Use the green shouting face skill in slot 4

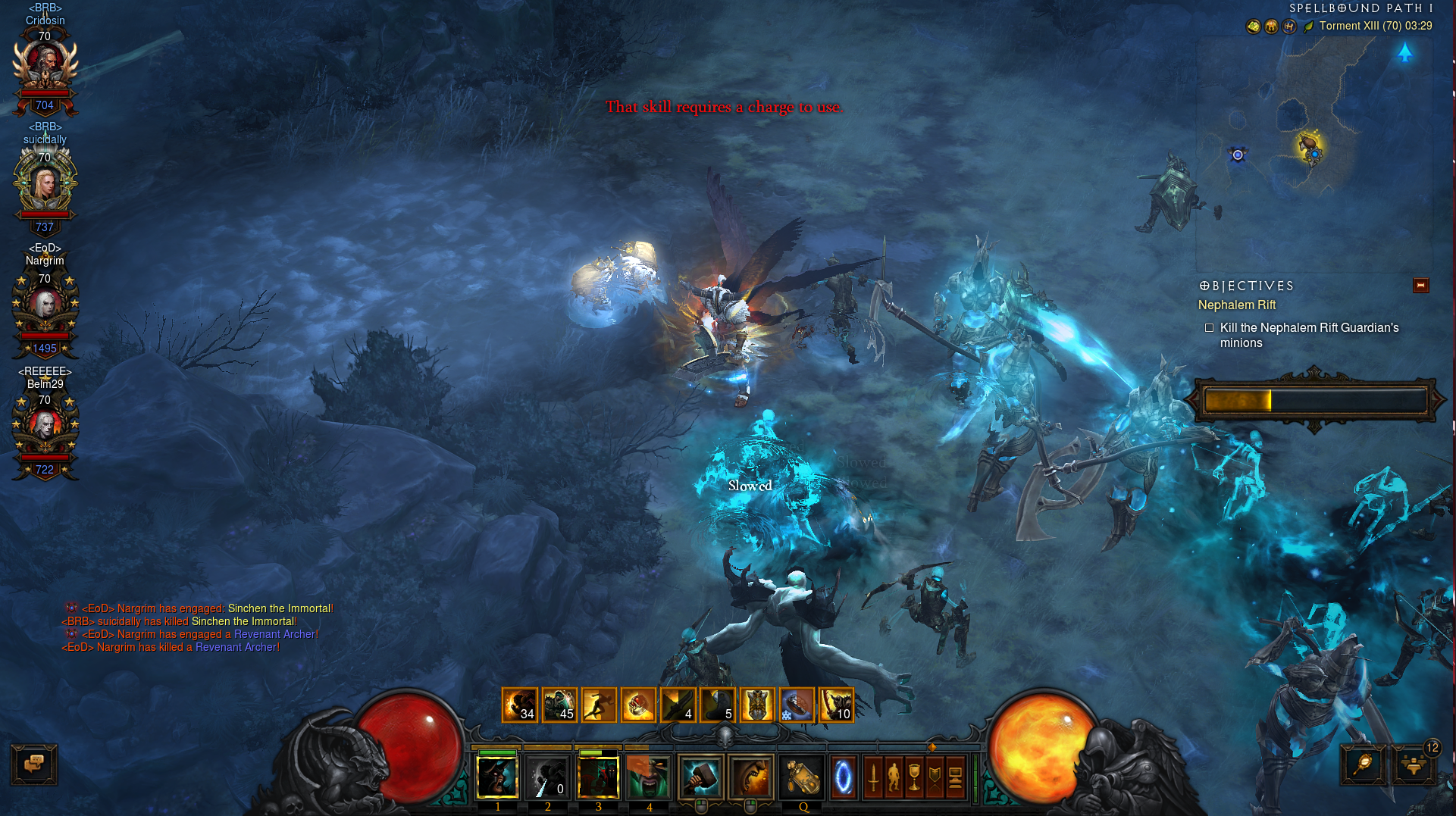click(x=649, y=777)
